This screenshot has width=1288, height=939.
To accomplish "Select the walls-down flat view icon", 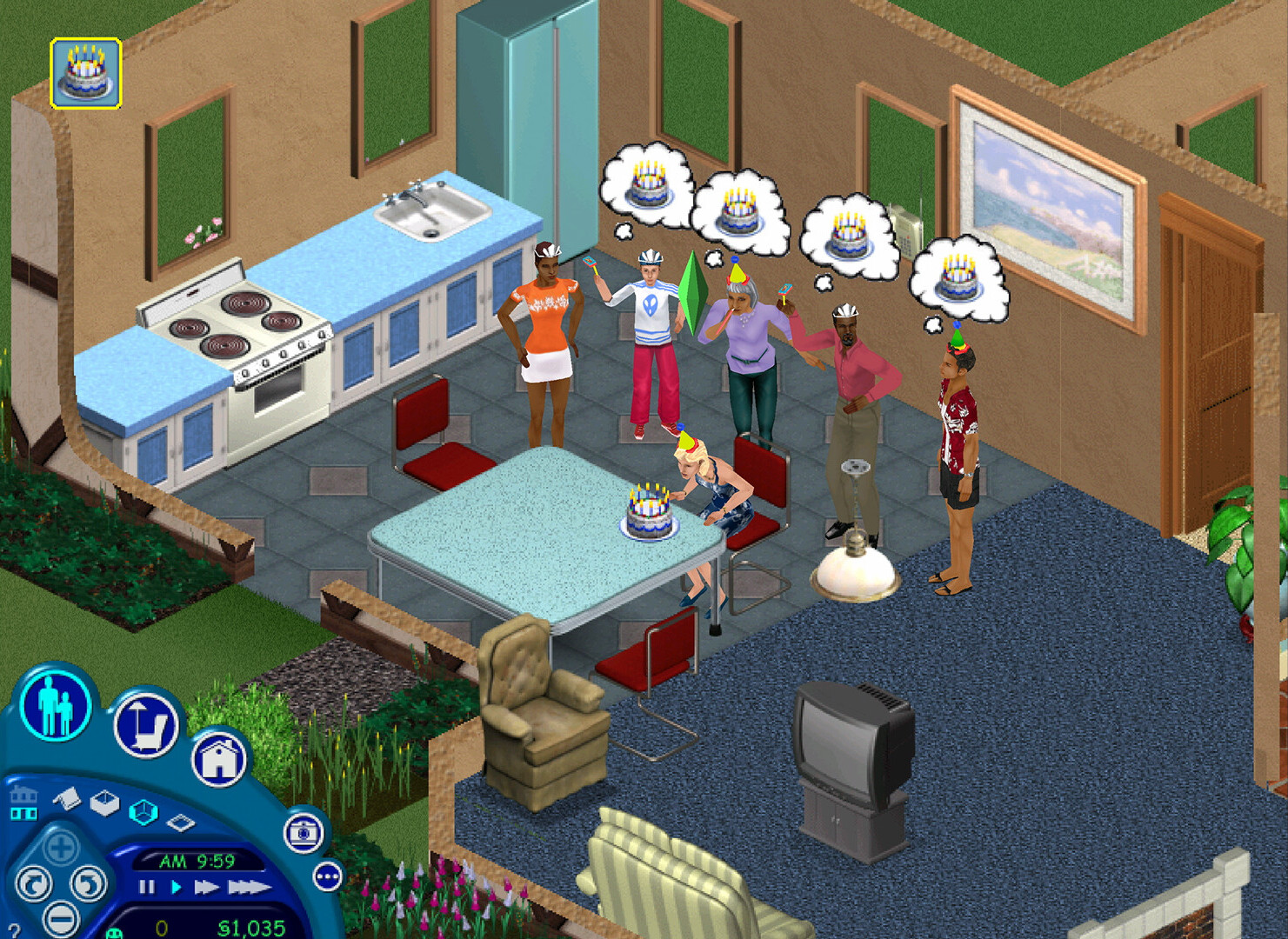I will click(181, 822).
